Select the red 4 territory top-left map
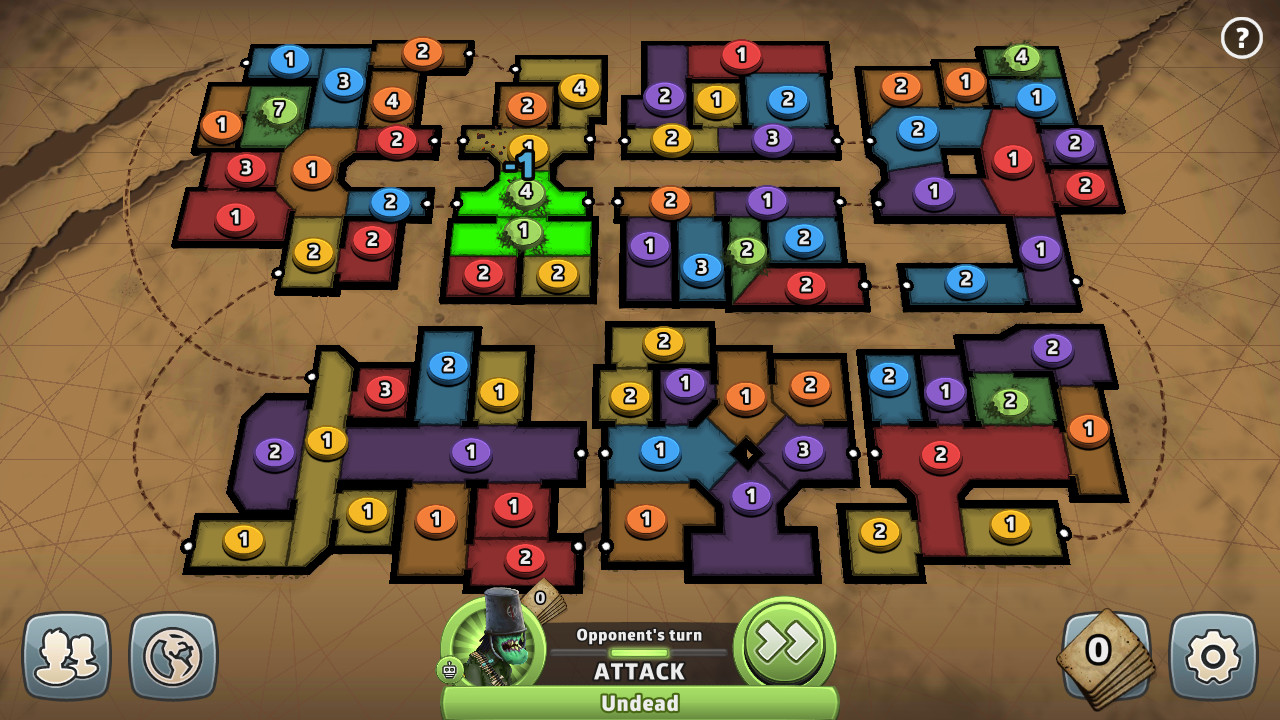This screenshot has width=1280, height=720. point(390,100)
